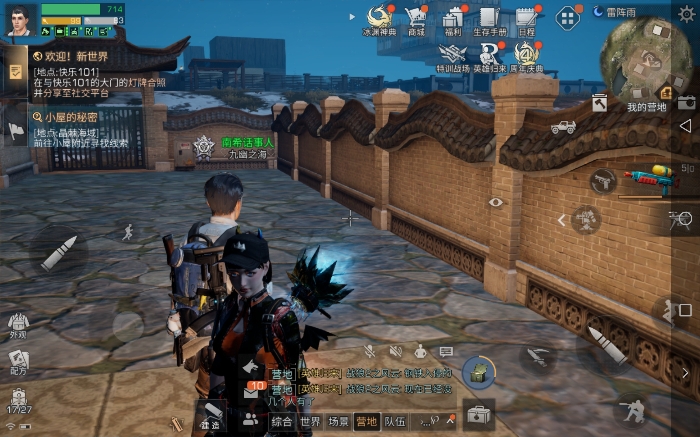This screenshot has height=437, width=700.
Task: Open the 商城 shop menu
Action: tap(416, 19)
